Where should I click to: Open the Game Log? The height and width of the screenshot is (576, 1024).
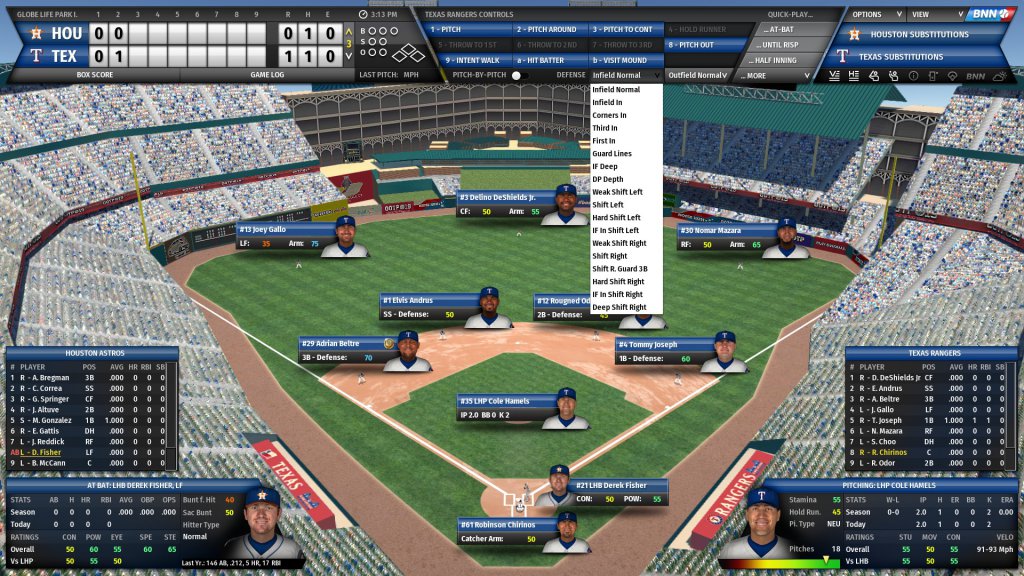pyautogui.click(x=267, y=75)
